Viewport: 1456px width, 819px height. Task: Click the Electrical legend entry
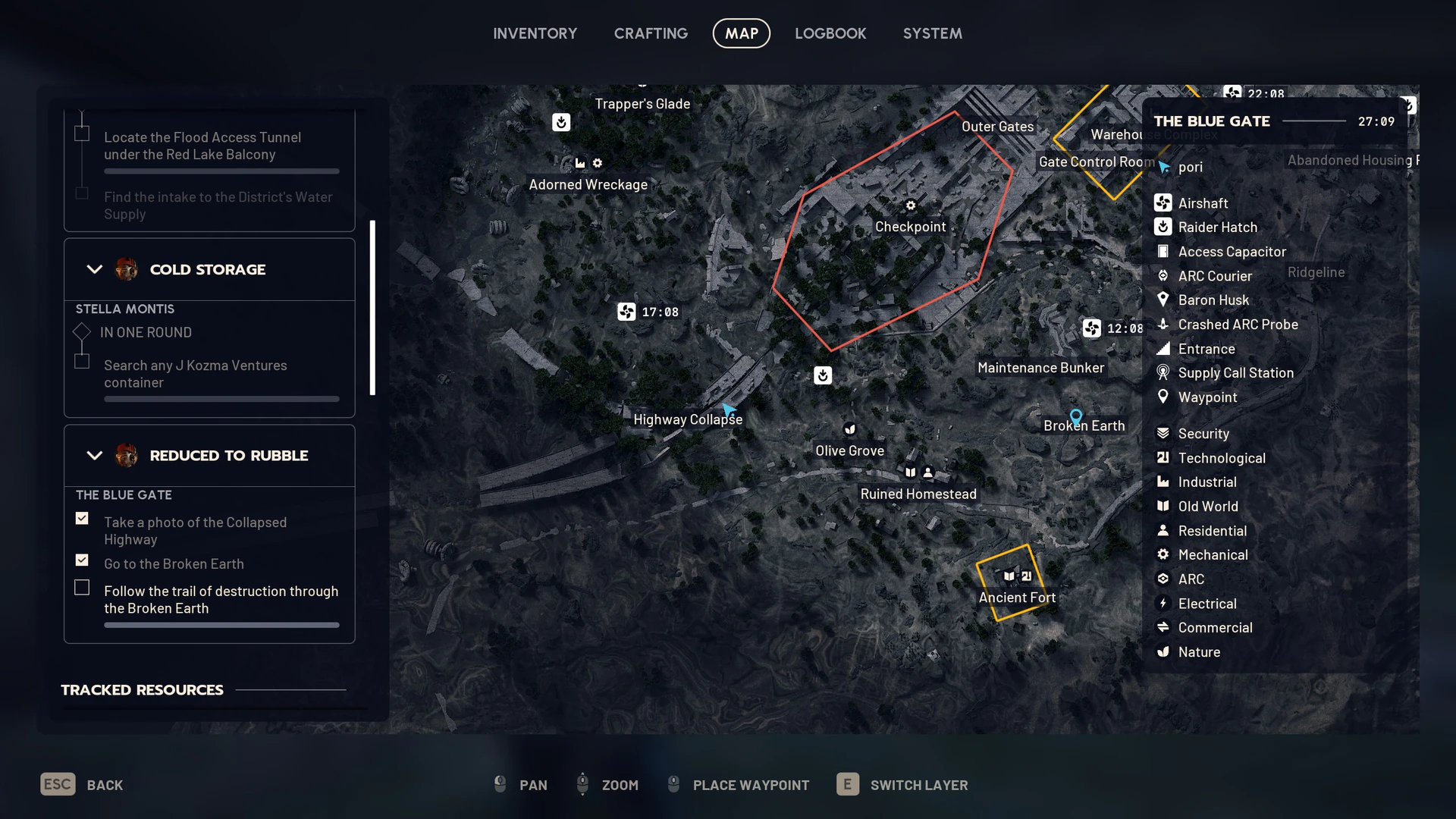coord(1207,604)
